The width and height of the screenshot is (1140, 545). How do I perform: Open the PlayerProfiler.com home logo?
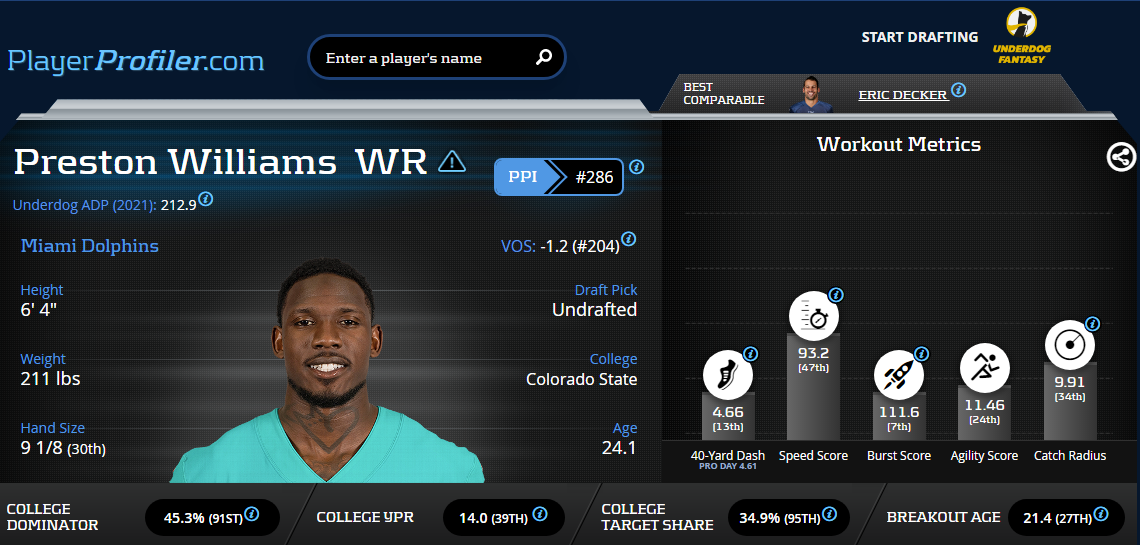[136, 61]
